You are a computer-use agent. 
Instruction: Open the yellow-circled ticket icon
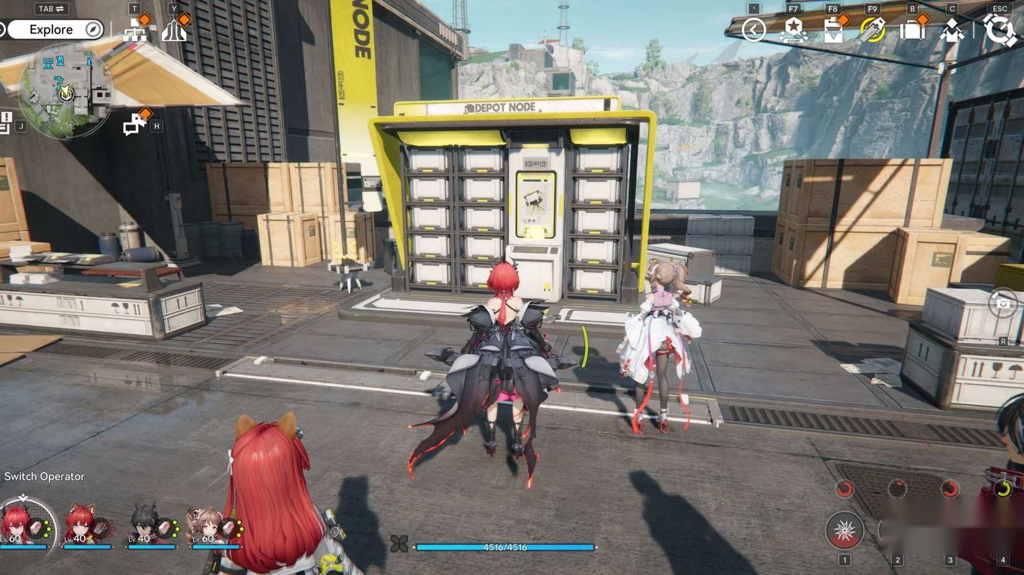pos(873,31)
